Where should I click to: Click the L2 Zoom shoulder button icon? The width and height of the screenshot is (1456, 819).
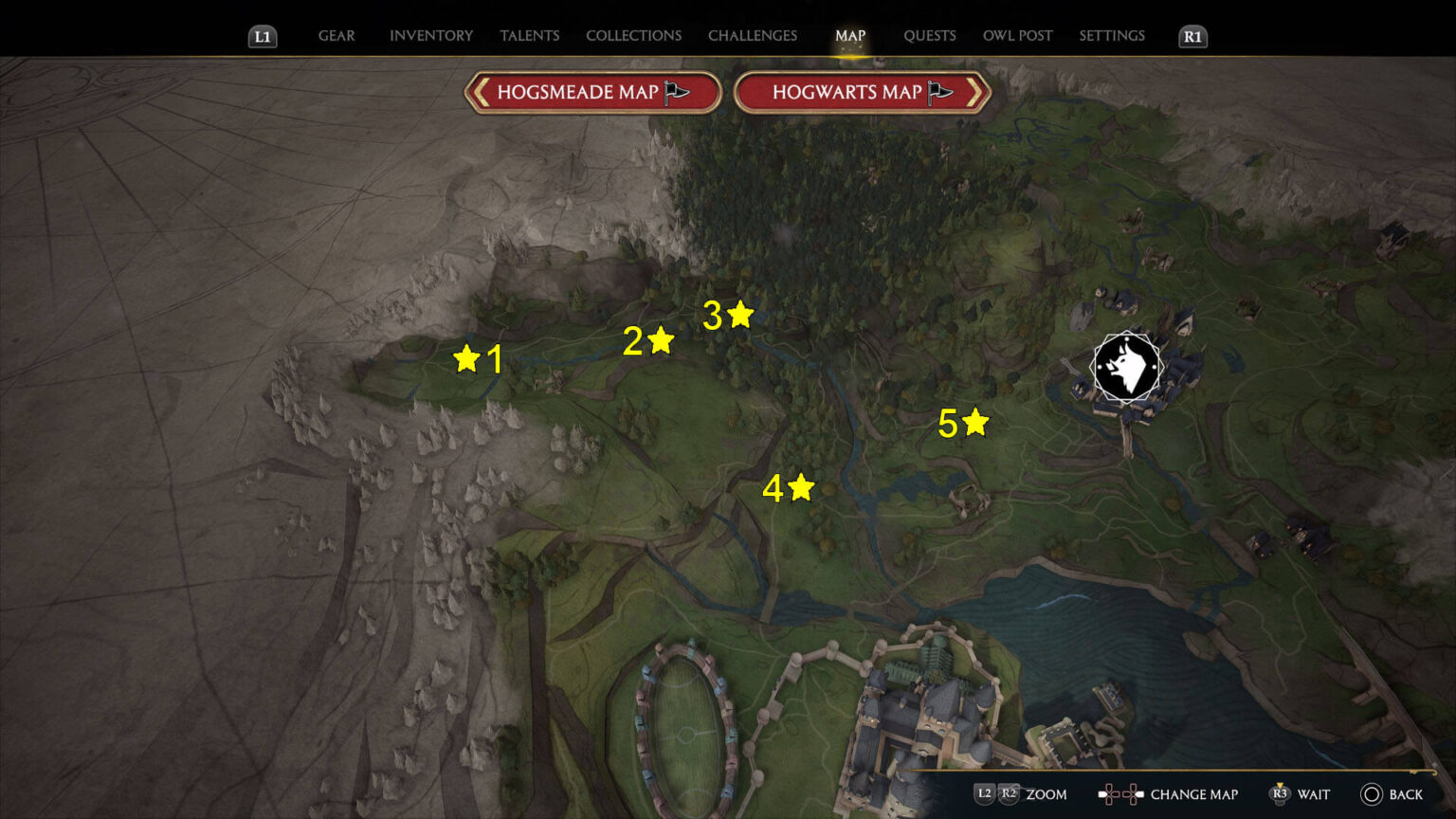coord(986,793)
